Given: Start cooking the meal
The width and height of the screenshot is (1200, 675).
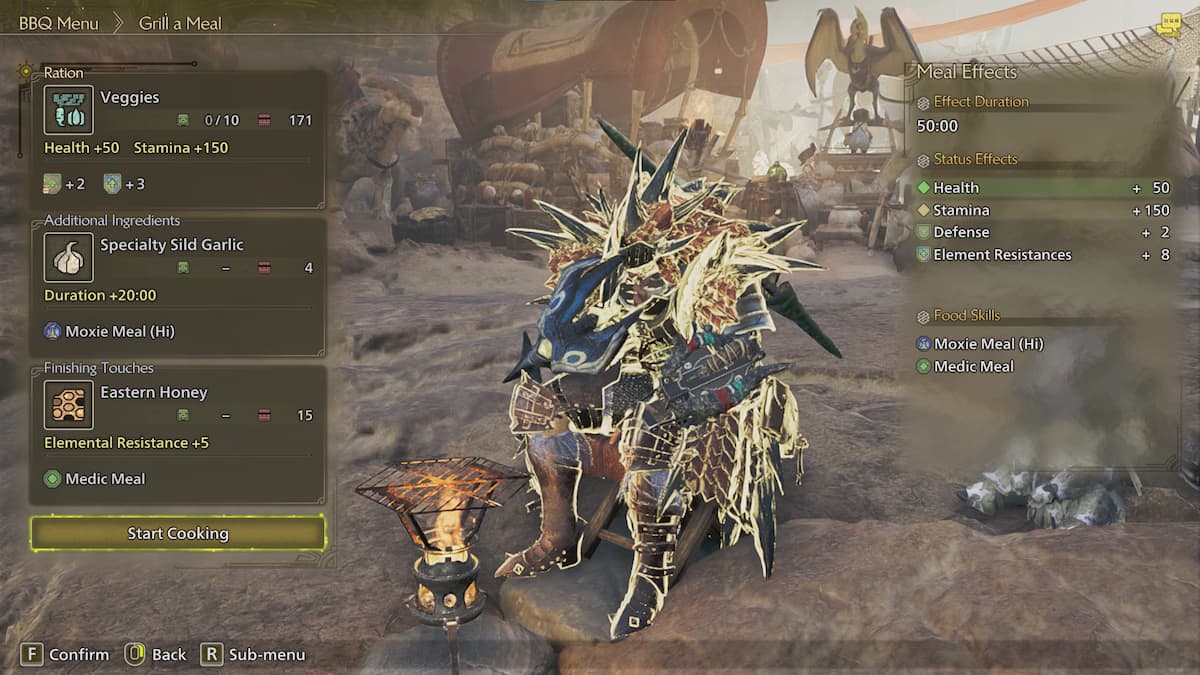Looking at the screenshot, I should [x=178, y=533].
